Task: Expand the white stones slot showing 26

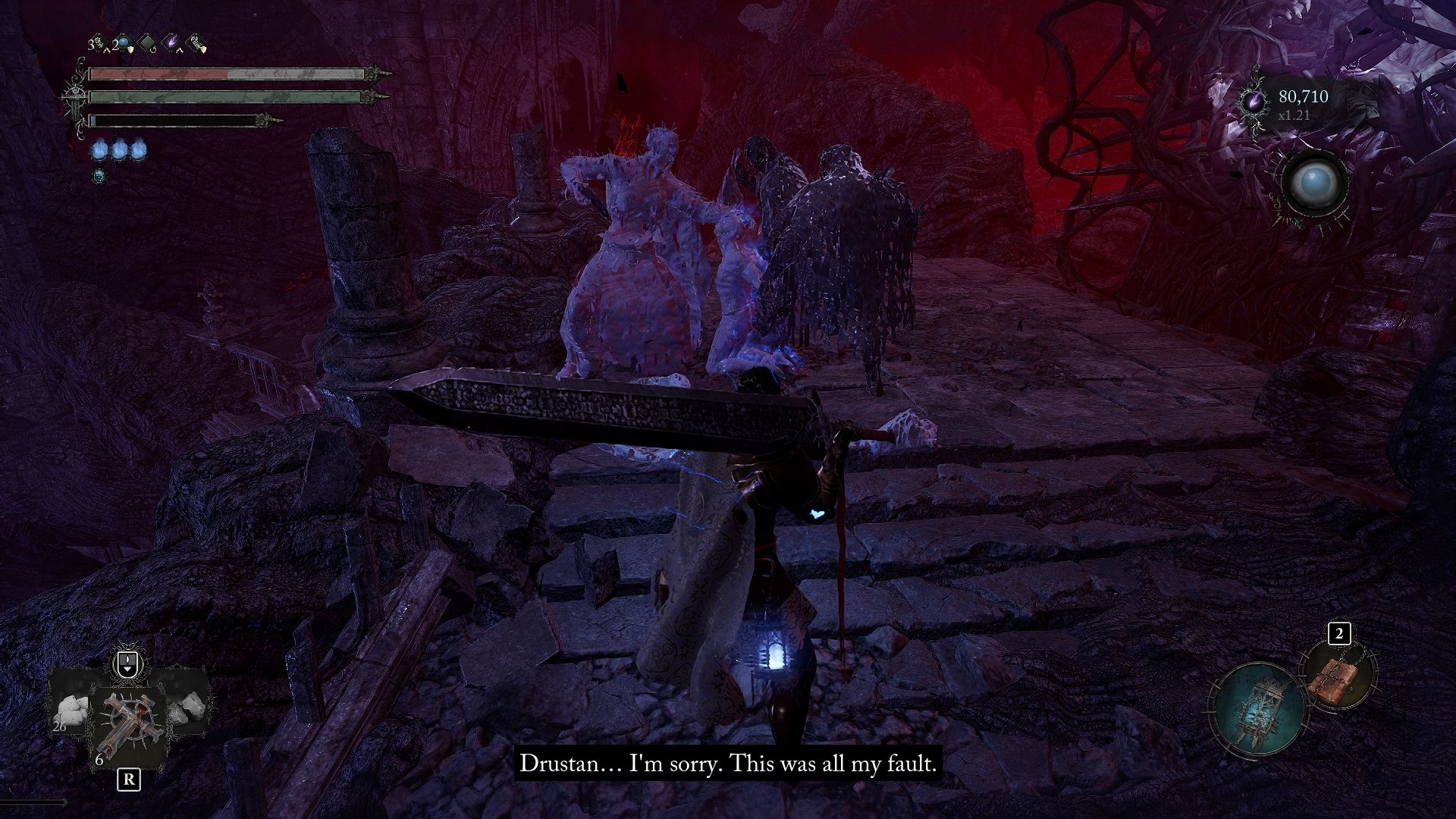Action: (x=70, y=711)
